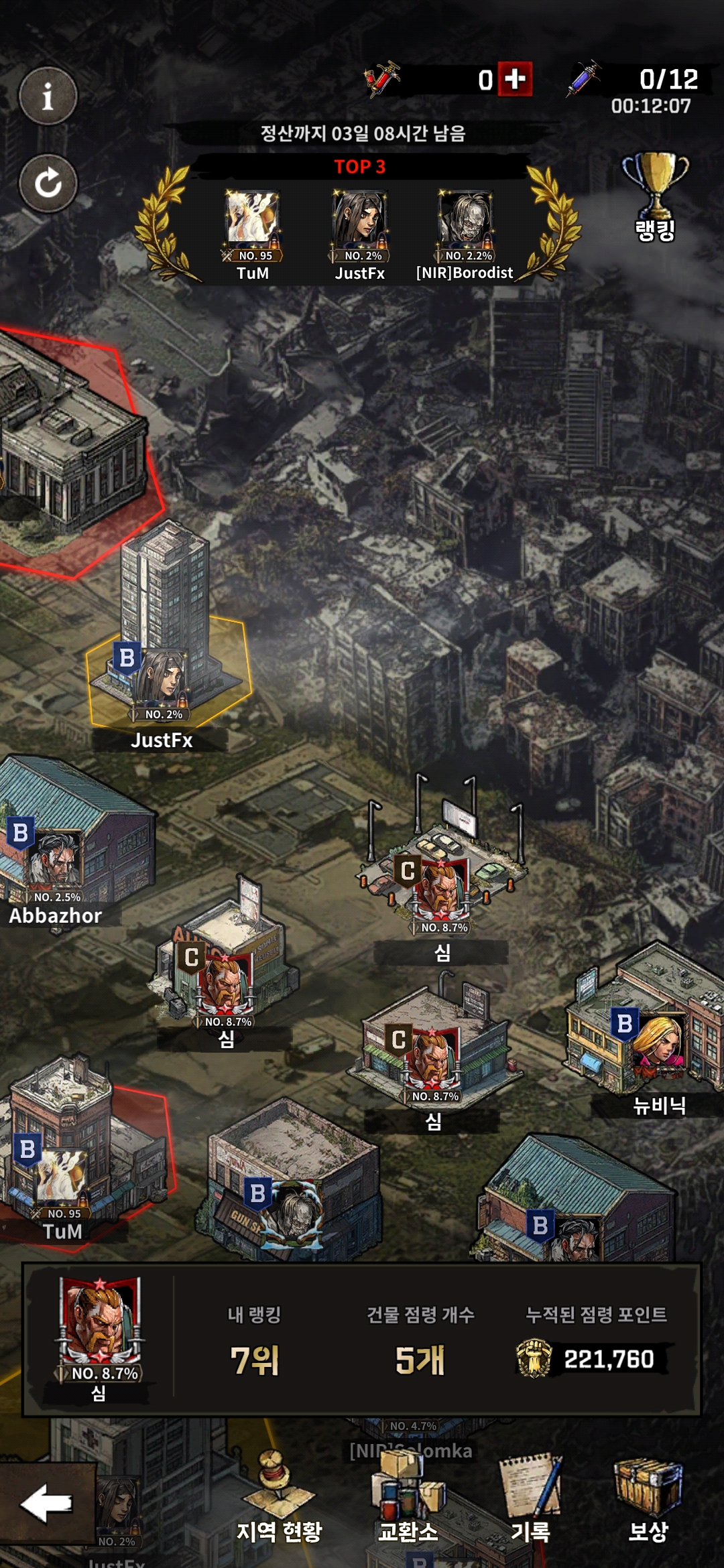
Task: Click the refresh arrow button
Action: tap(48, 183)
